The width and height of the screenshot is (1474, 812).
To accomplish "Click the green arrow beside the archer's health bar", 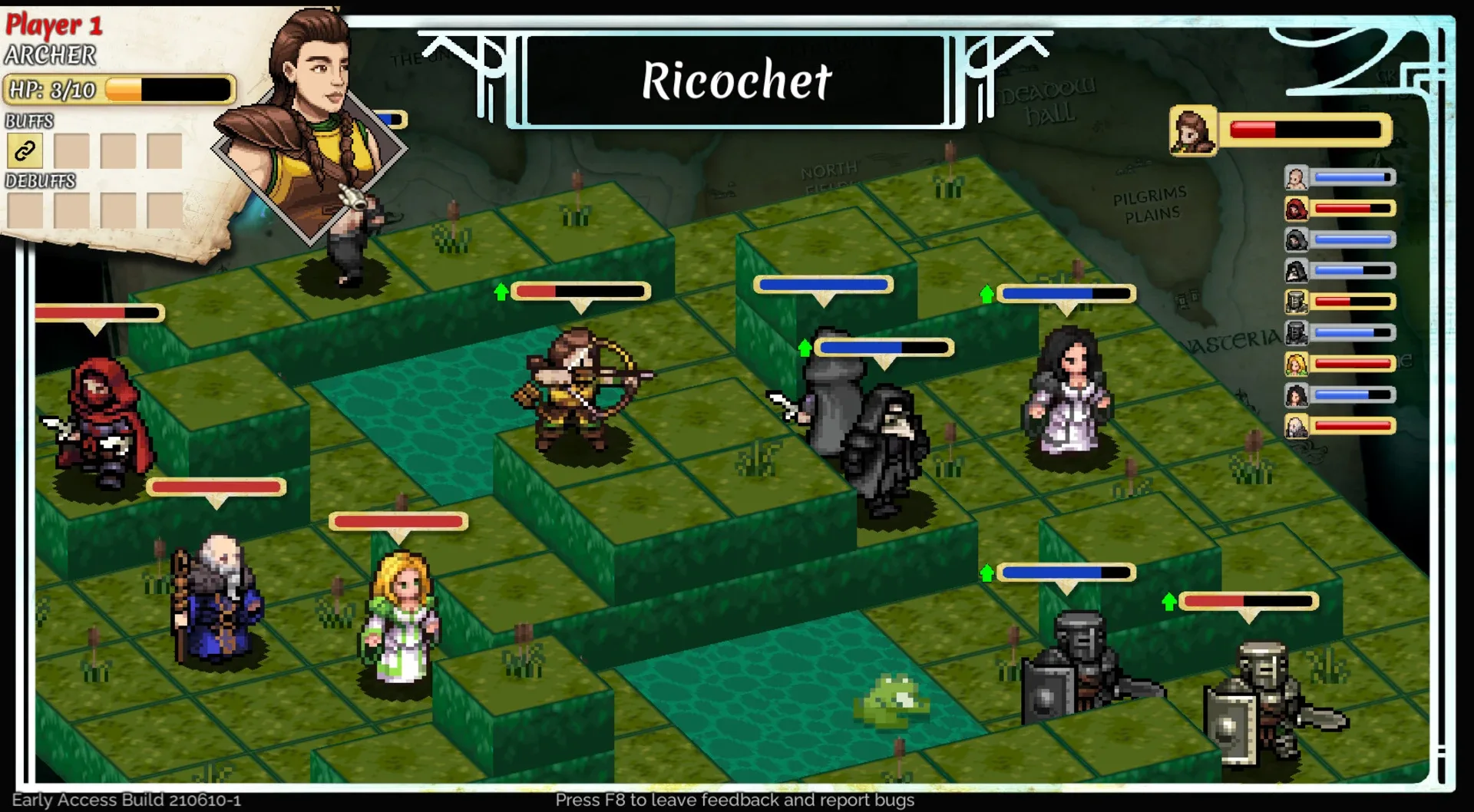I will tap(501, 291).
